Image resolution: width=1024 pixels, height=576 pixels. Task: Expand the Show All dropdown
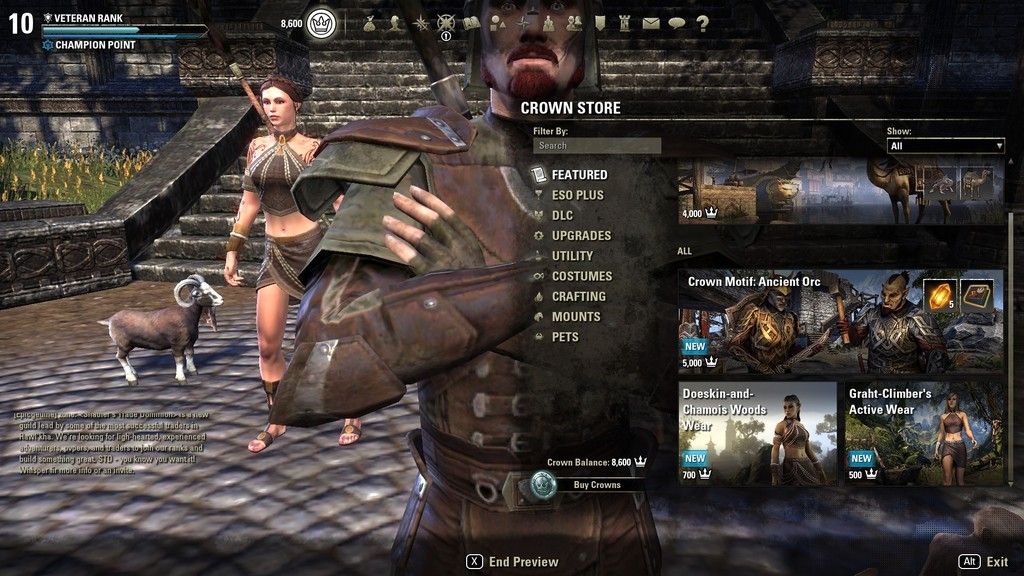tap(945, 146)
